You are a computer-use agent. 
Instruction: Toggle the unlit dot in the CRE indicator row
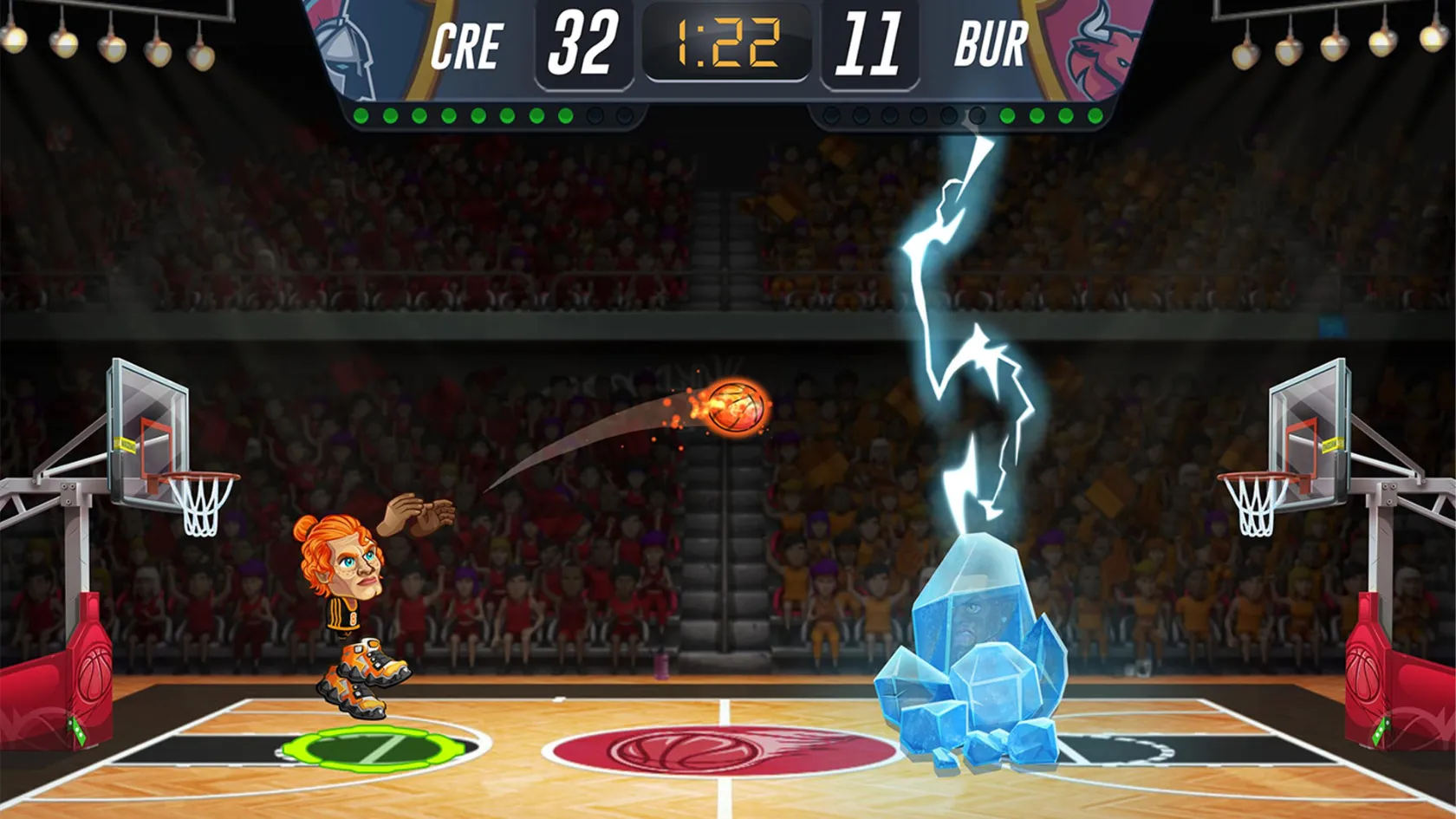click(595, 114)
